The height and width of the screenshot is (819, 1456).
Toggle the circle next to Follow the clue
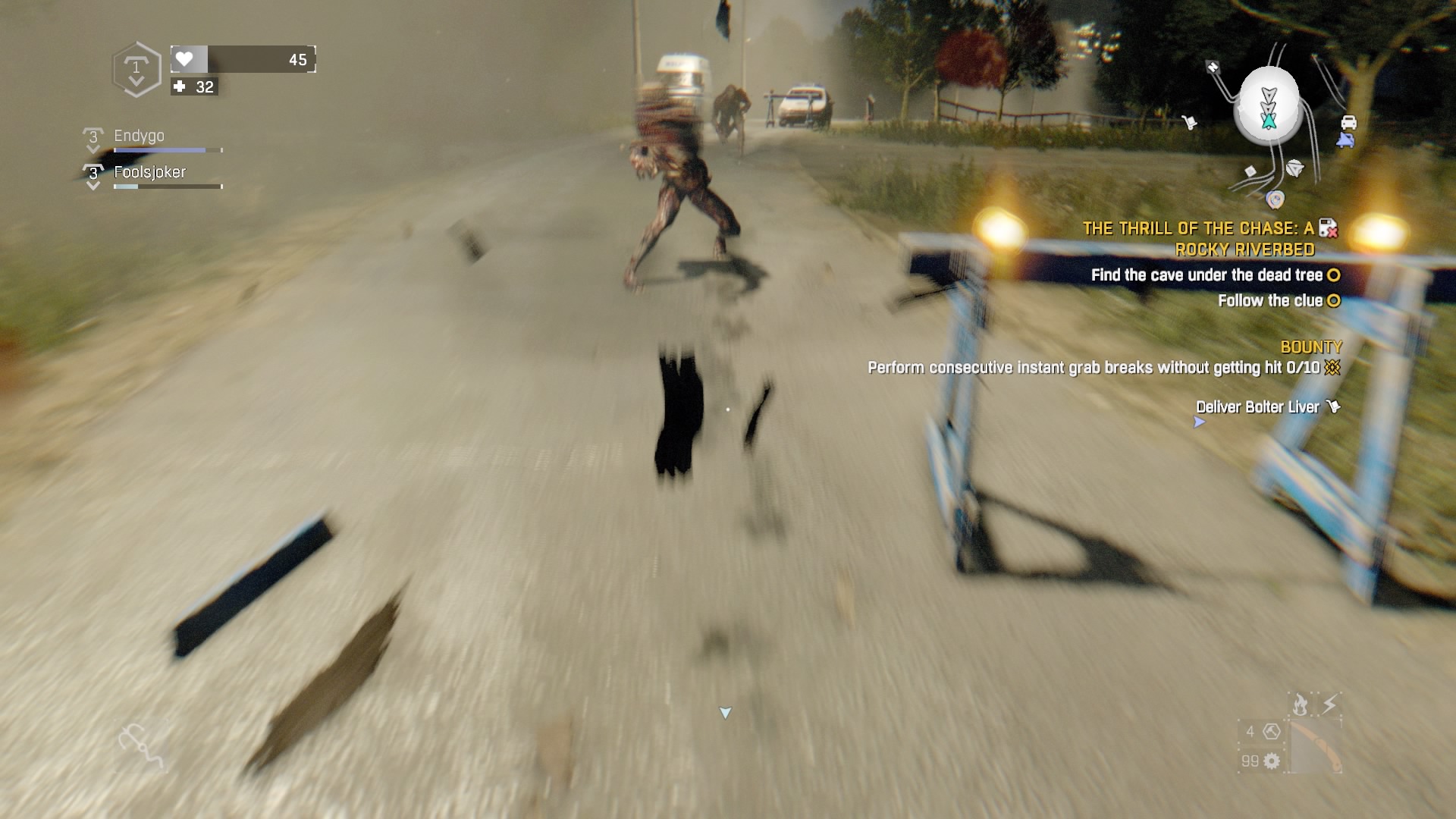[1332, 300]
